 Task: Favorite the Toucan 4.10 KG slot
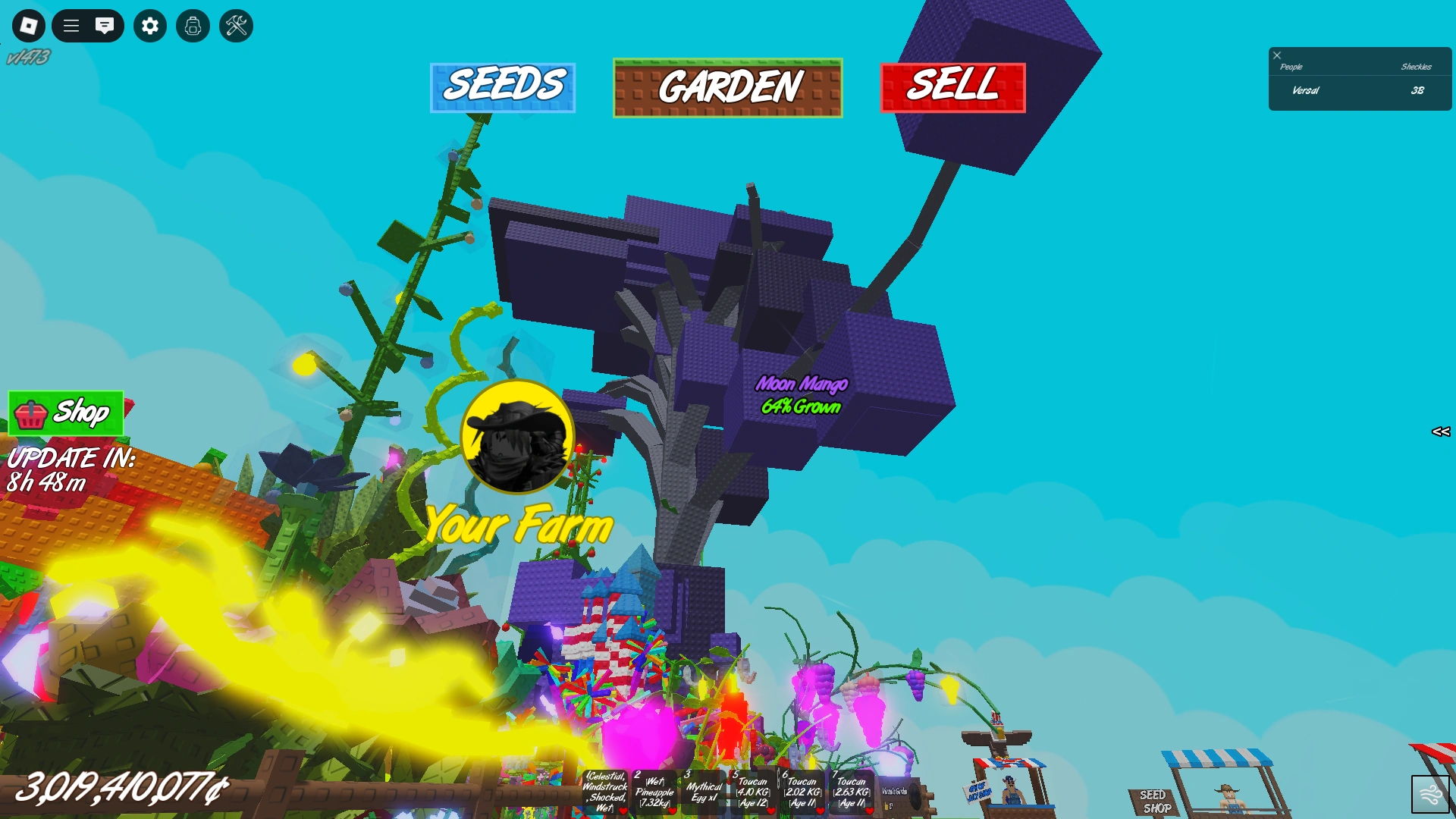(771, 811)
